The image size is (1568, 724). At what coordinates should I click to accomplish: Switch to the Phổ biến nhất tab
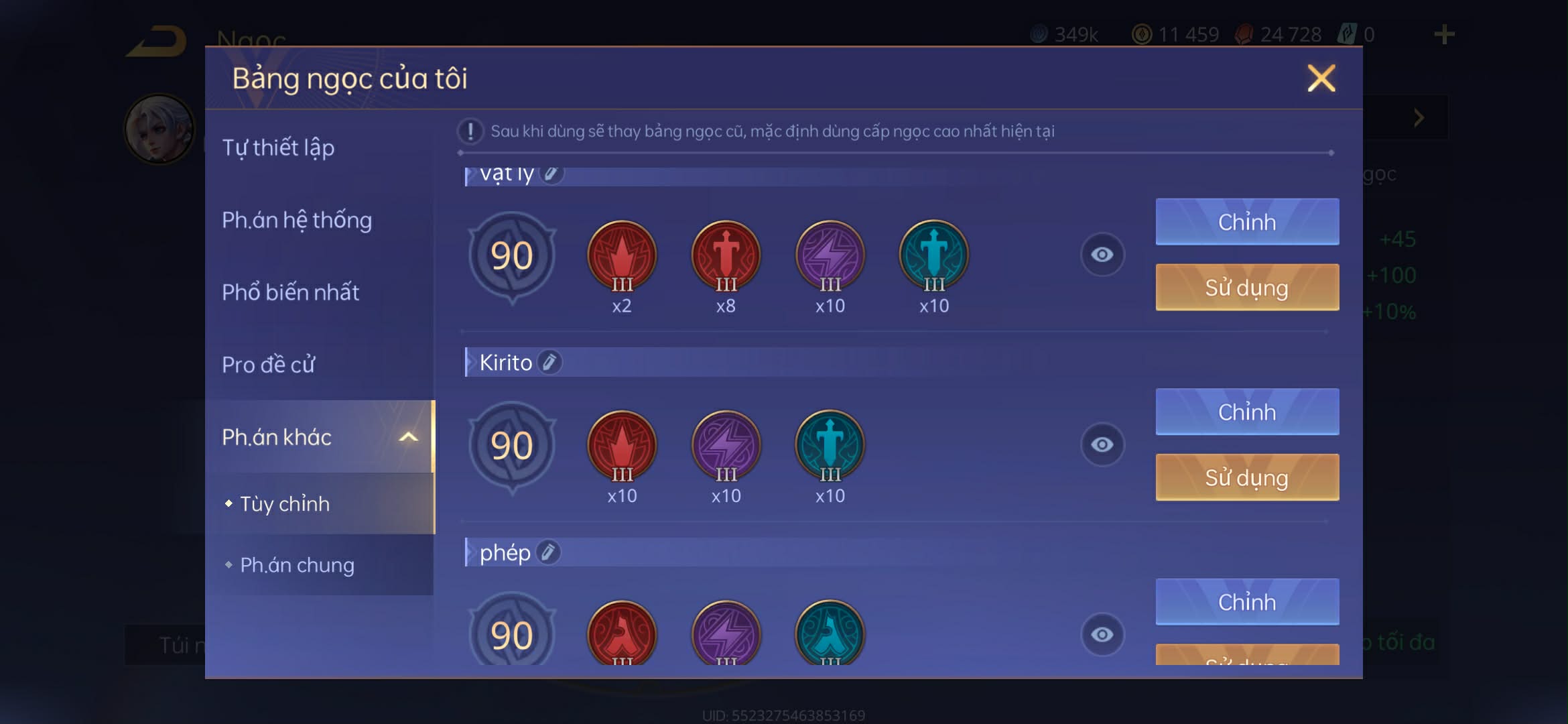pos(291,292)
